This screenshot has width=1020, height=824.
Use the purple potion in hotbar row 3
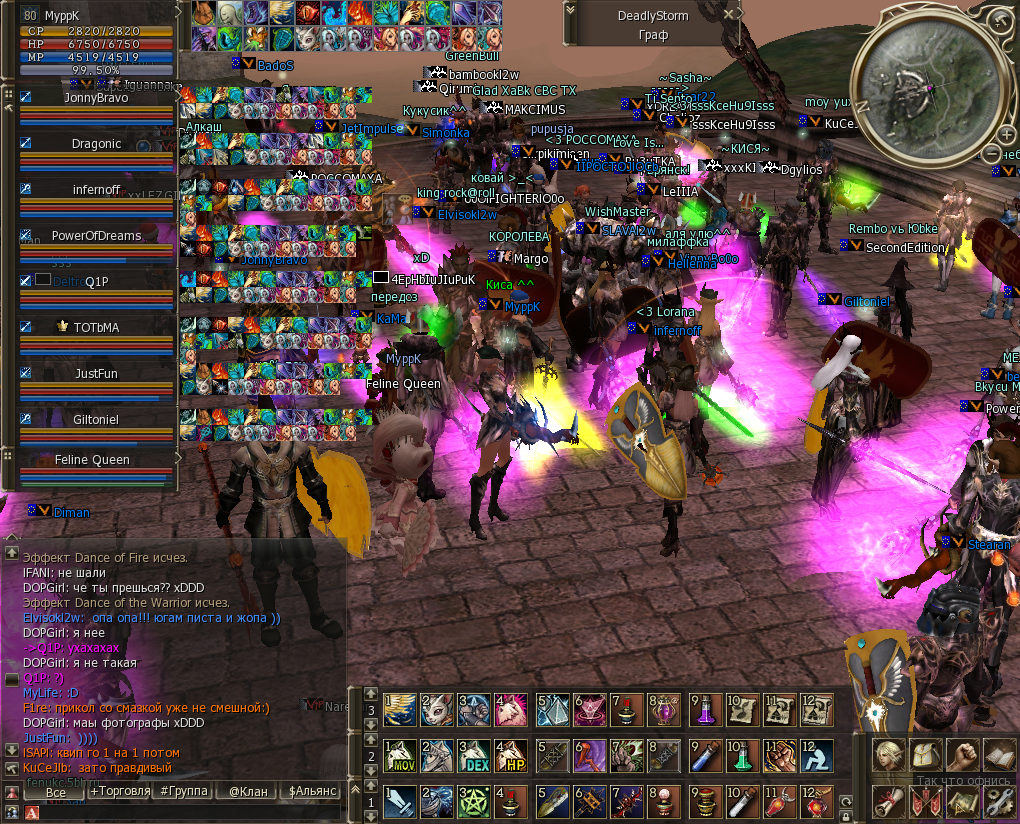pos(705,710)
